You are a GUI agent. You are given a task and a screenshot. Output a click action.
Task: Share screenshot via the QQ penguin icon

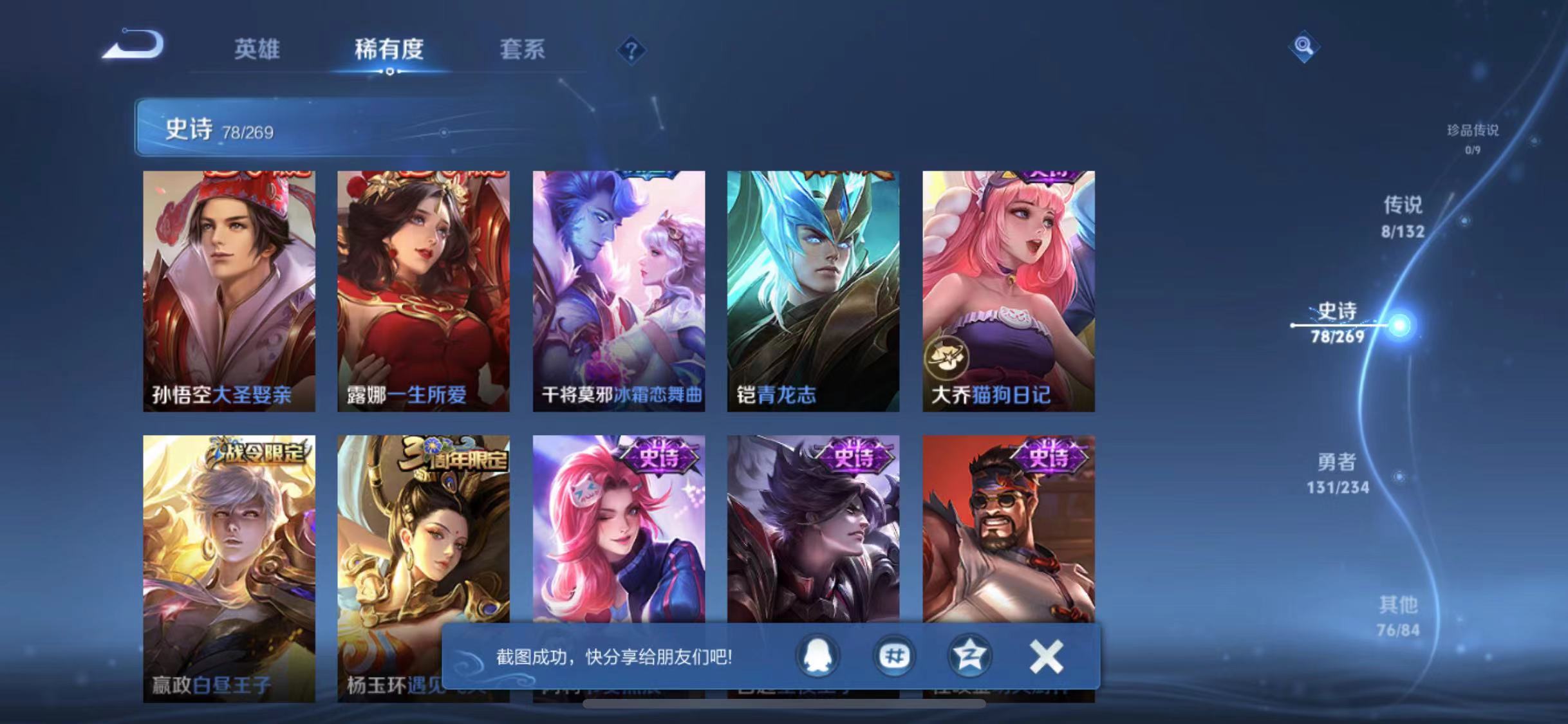(x=818, y=656)
